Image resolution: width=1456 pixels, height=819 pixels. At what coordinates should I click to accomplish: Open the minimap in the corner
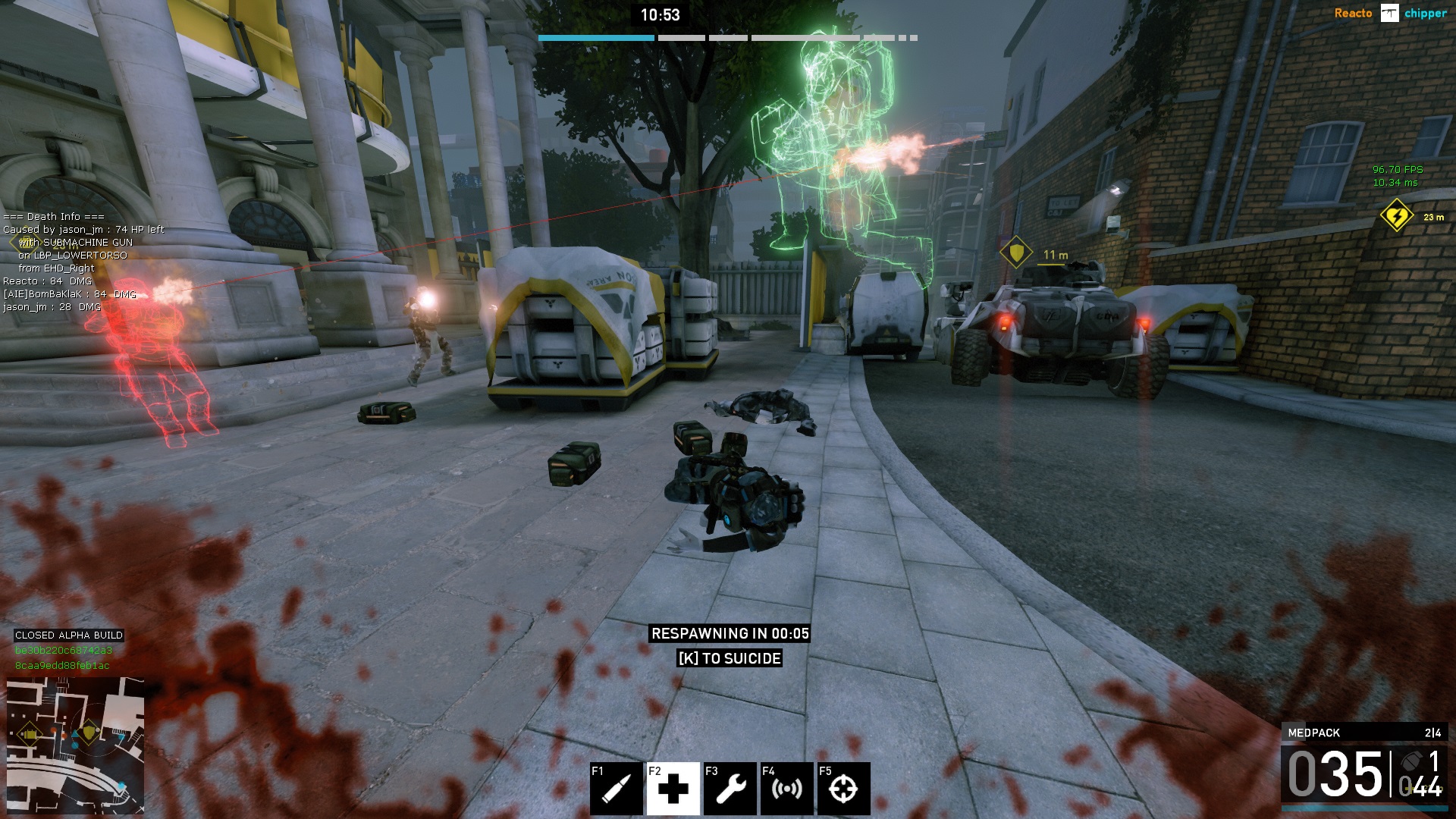coord(75,745)
